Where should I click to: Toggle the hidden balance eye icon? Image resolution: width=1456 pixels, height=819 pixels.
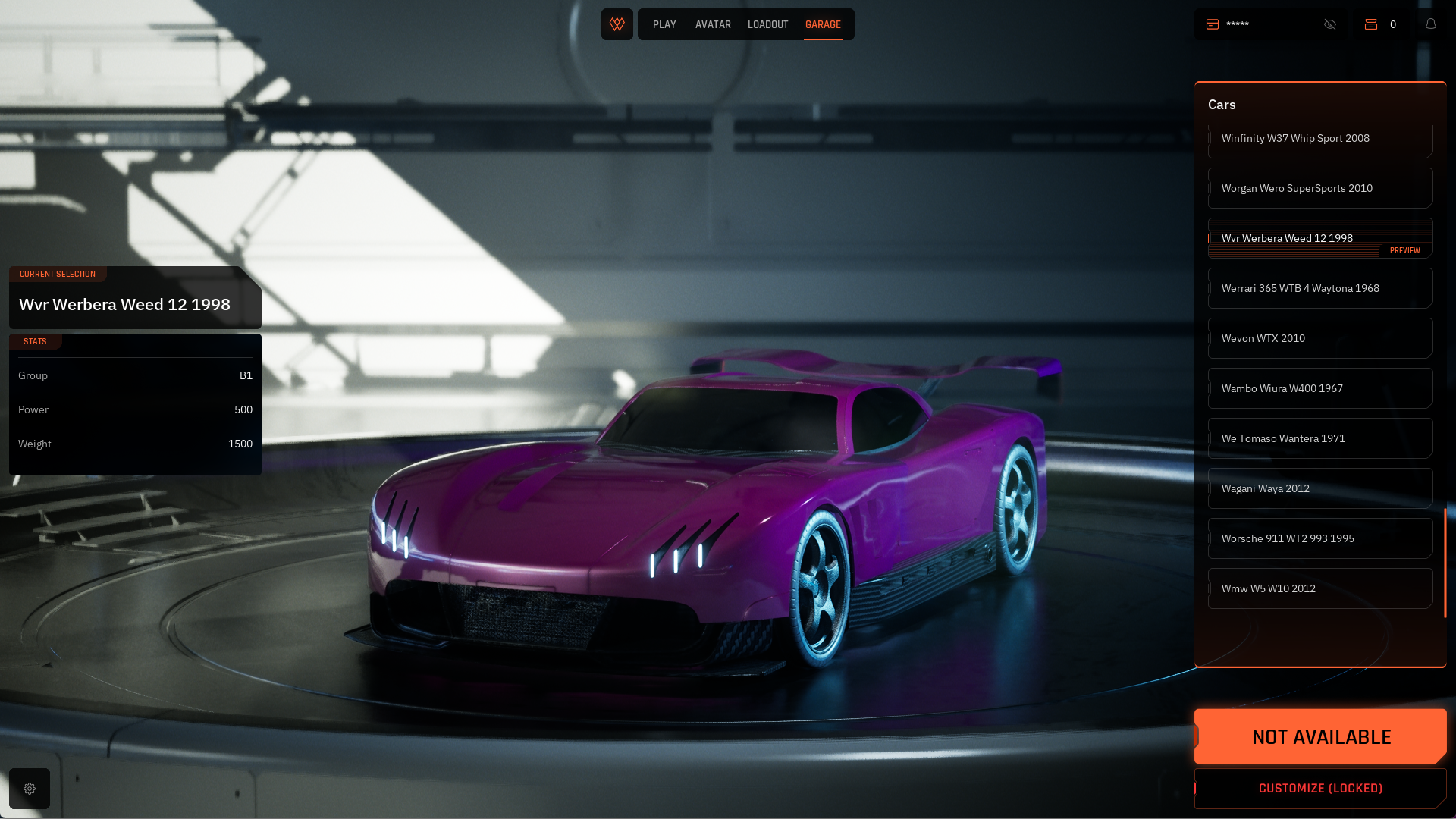tap(1330, 24)
